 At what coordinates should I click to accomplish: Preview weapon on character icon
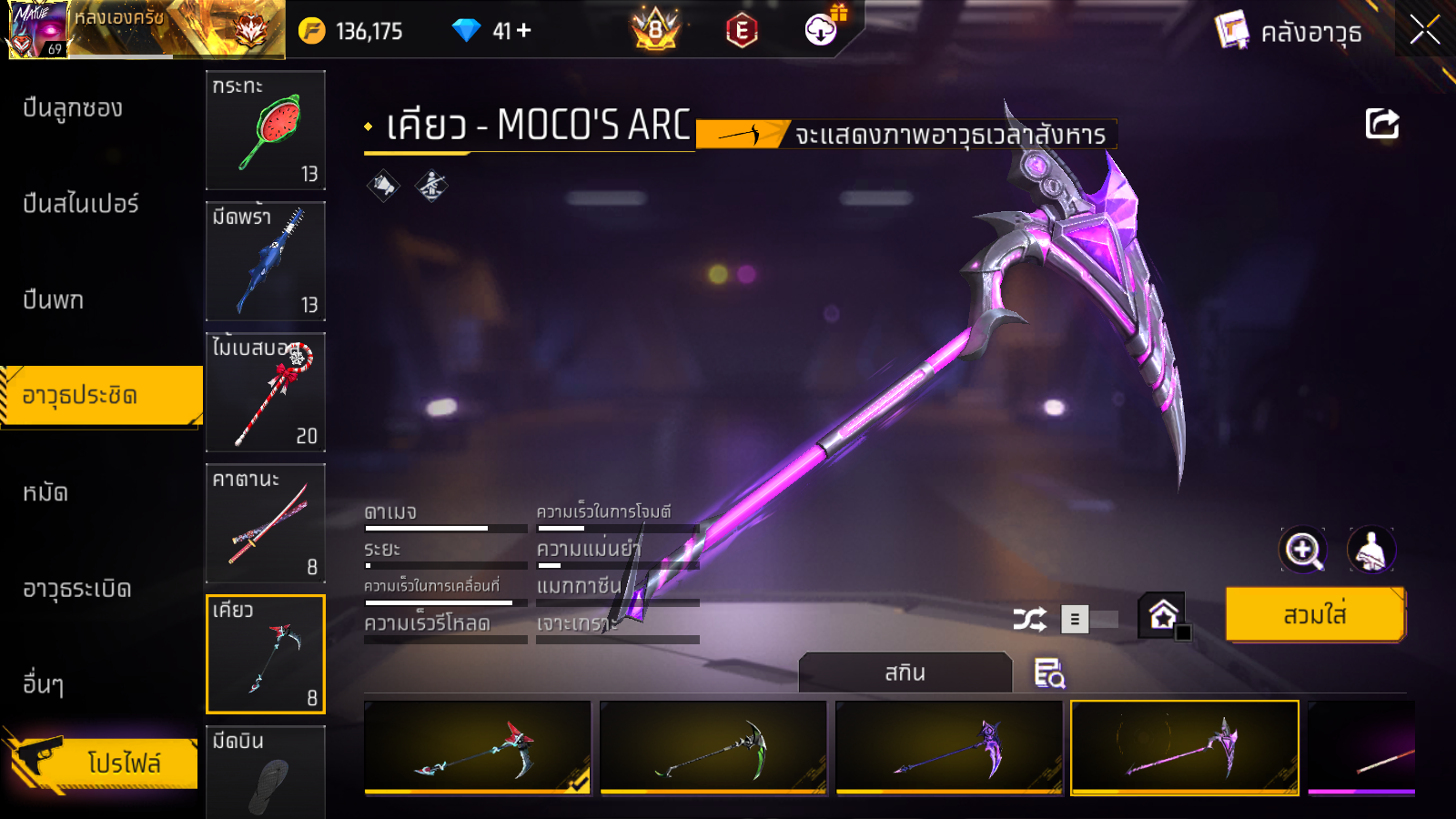point(1370,550)
